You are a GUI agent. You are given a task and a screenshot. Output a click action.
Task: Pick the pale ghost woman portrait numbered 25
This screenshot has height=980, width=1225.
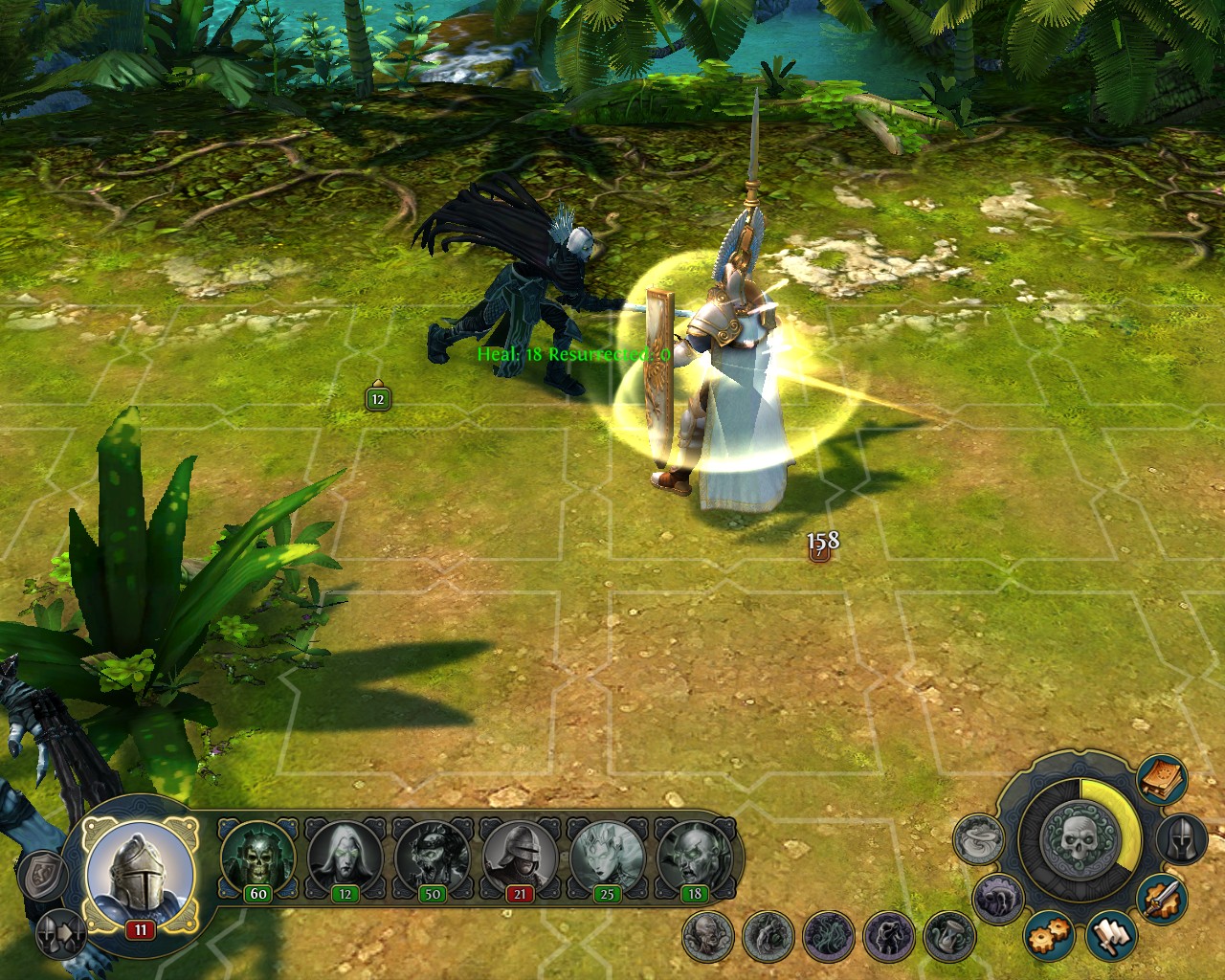[x=607, y=857]
